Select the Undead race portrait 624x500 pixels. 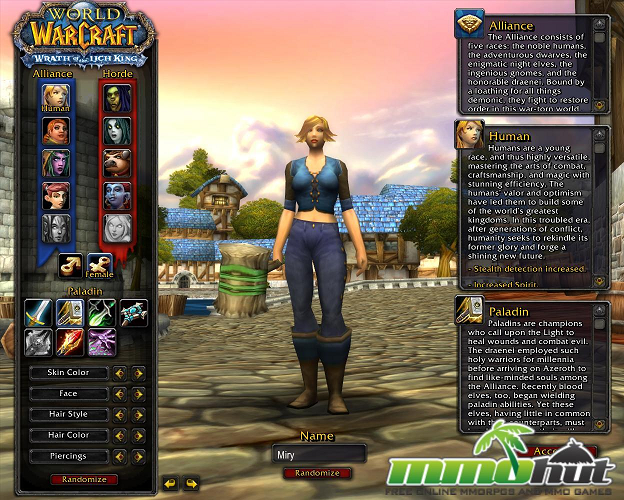[117, 131]
